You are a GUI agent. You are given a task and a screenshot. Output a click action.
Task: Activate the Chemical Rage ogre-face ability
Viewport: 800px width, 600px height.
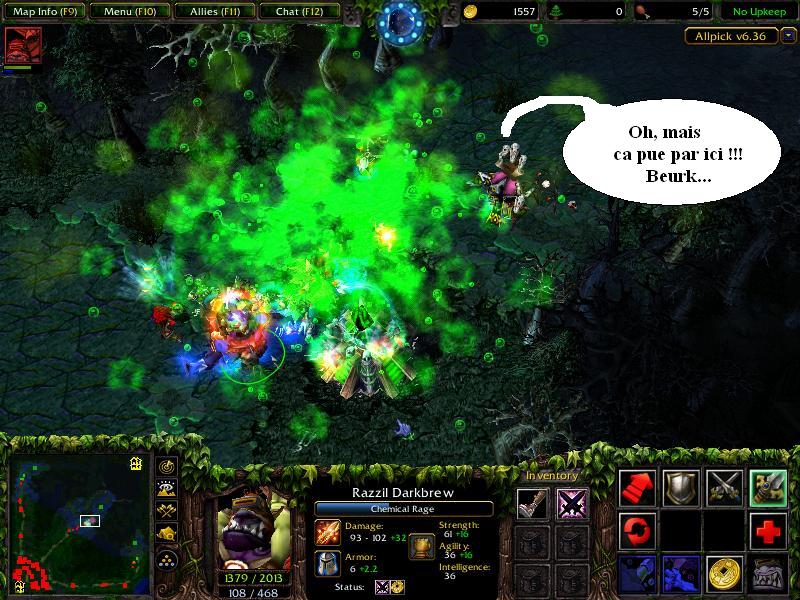tap(768, 572)
